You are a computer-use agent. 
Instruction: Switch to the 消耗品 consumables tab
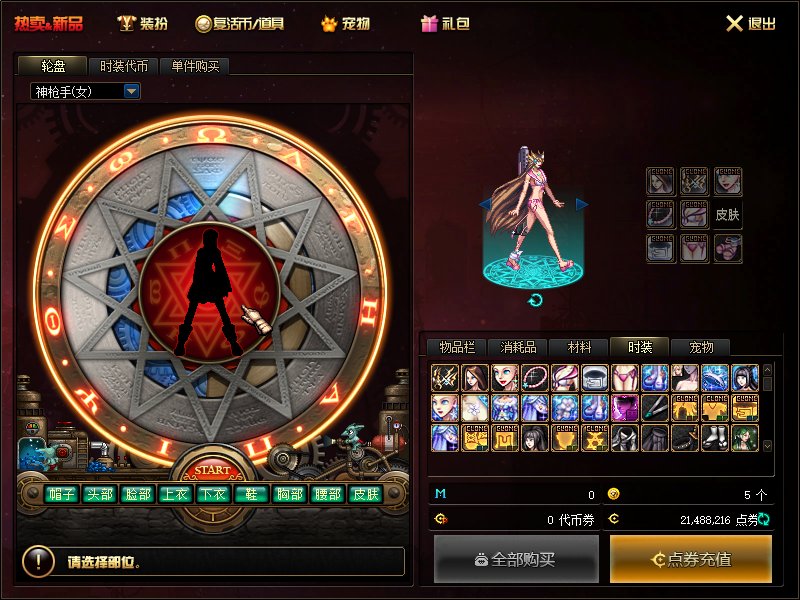tap(518, 348)
